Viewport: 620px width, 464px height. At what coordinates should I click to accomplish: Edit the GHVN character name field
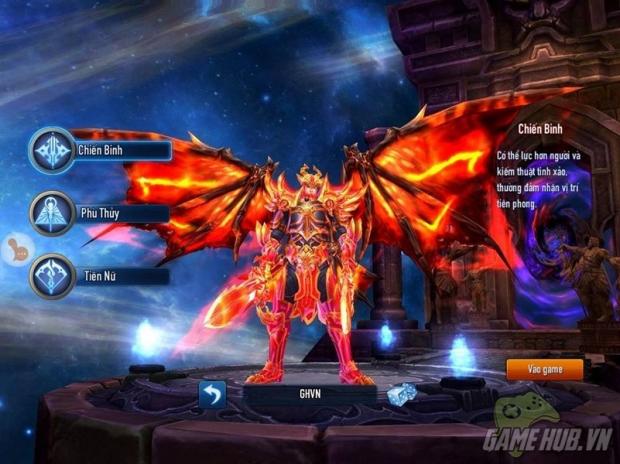(x=309, y=394)
